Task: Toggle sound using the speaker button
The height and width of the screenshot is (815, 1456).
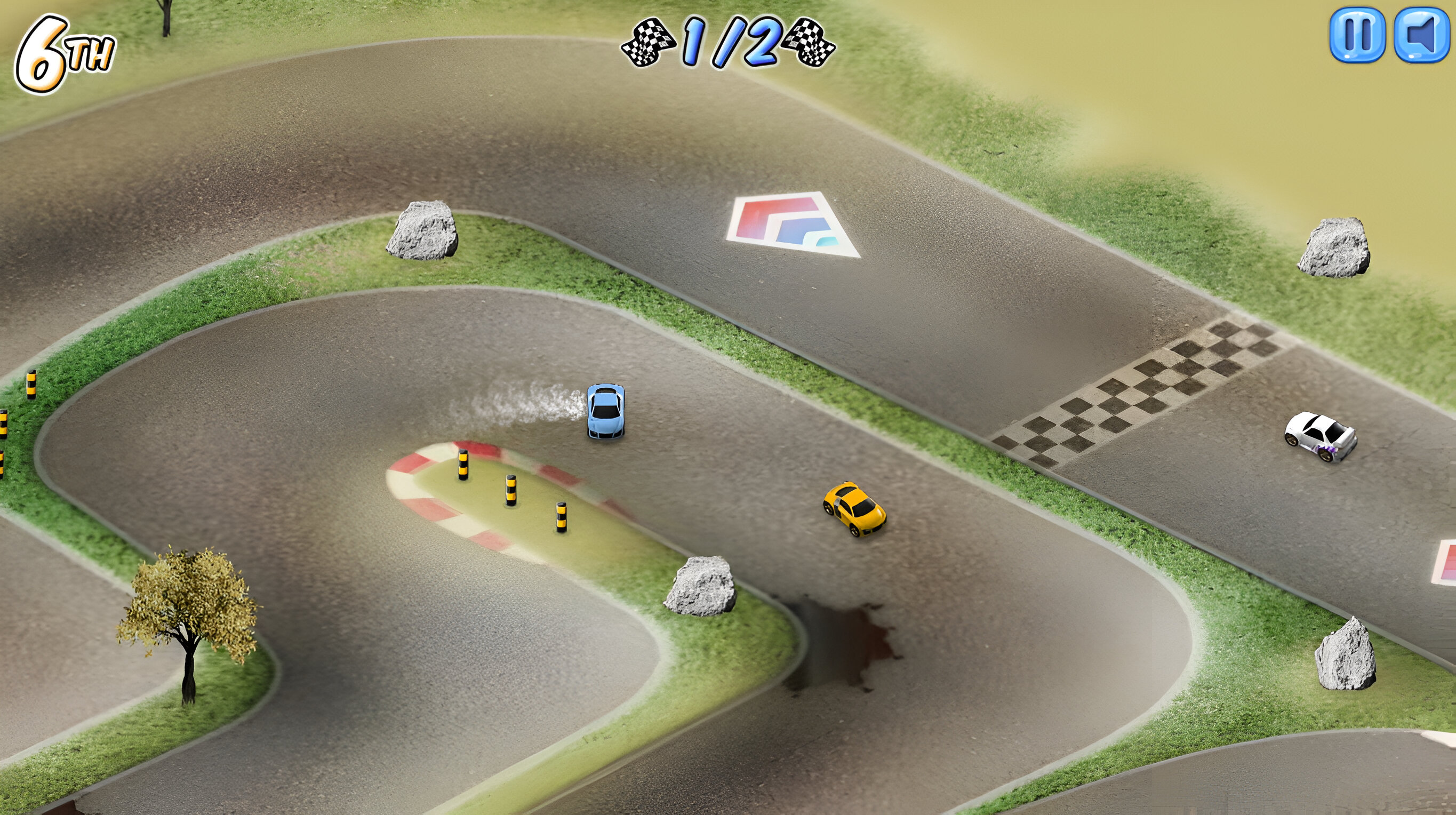Action: tap(1422, 35)
